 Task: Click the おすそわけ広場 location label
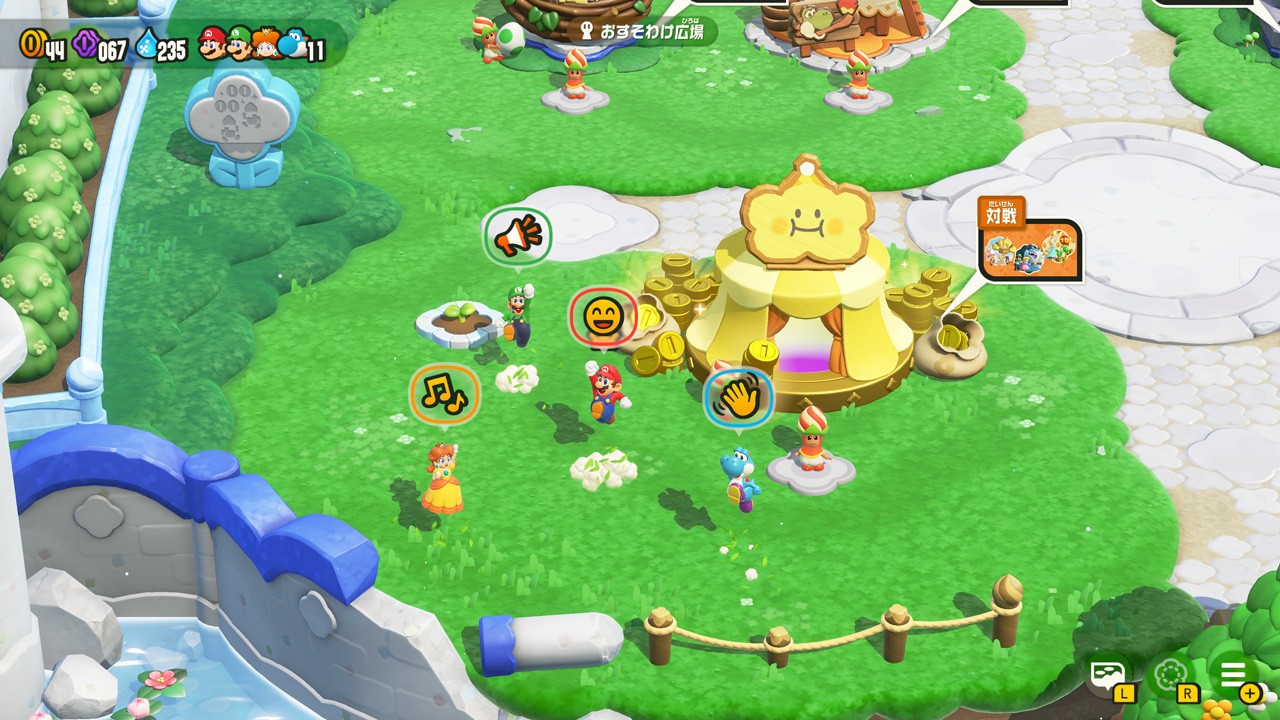tap(642, 31)
